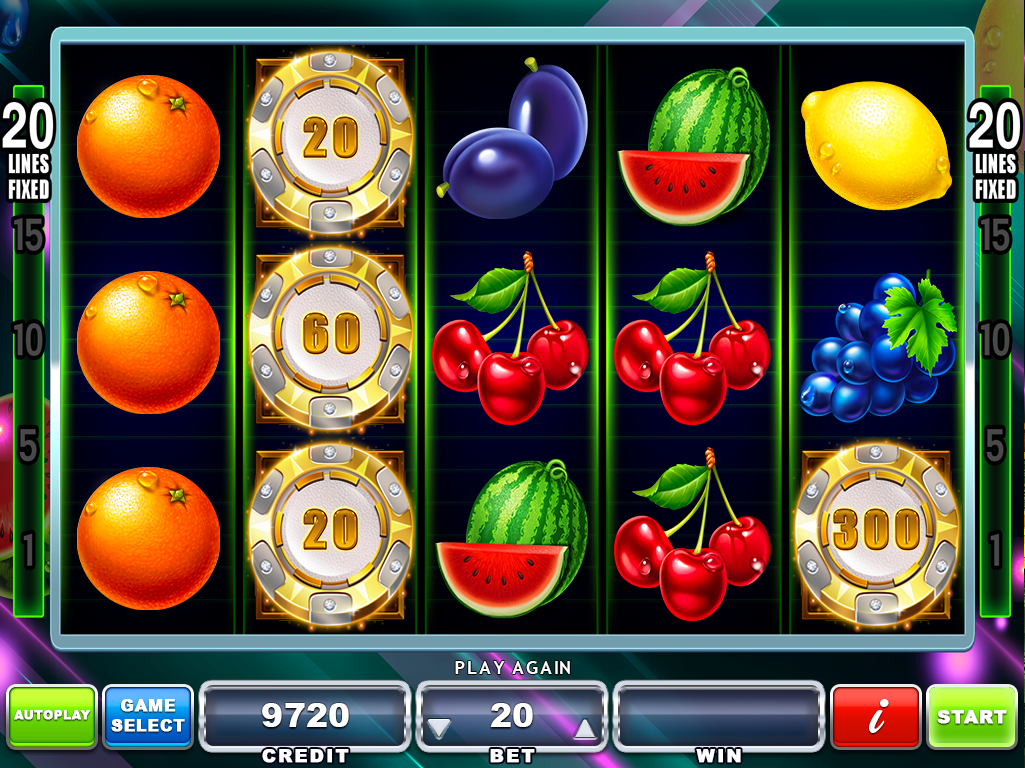This screenshot has width=1025, height=768.
Task: Increase the bet with the up arrow
Action: (x=585, y=728)
